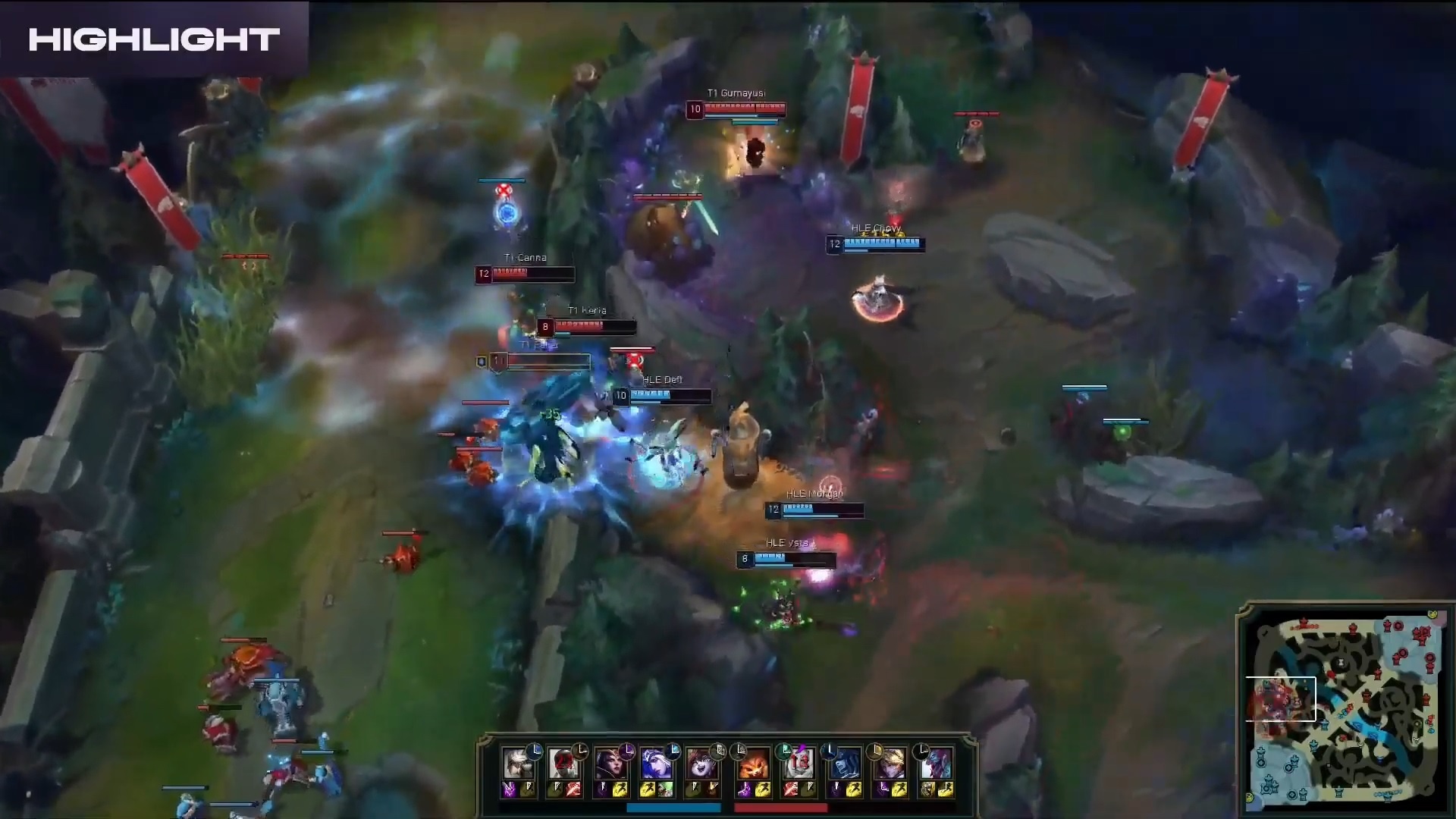The height and width of the screenshot is (819, 1456).
Task: Click the white camera rectangle on the minimap
Action: point(1281,699)
